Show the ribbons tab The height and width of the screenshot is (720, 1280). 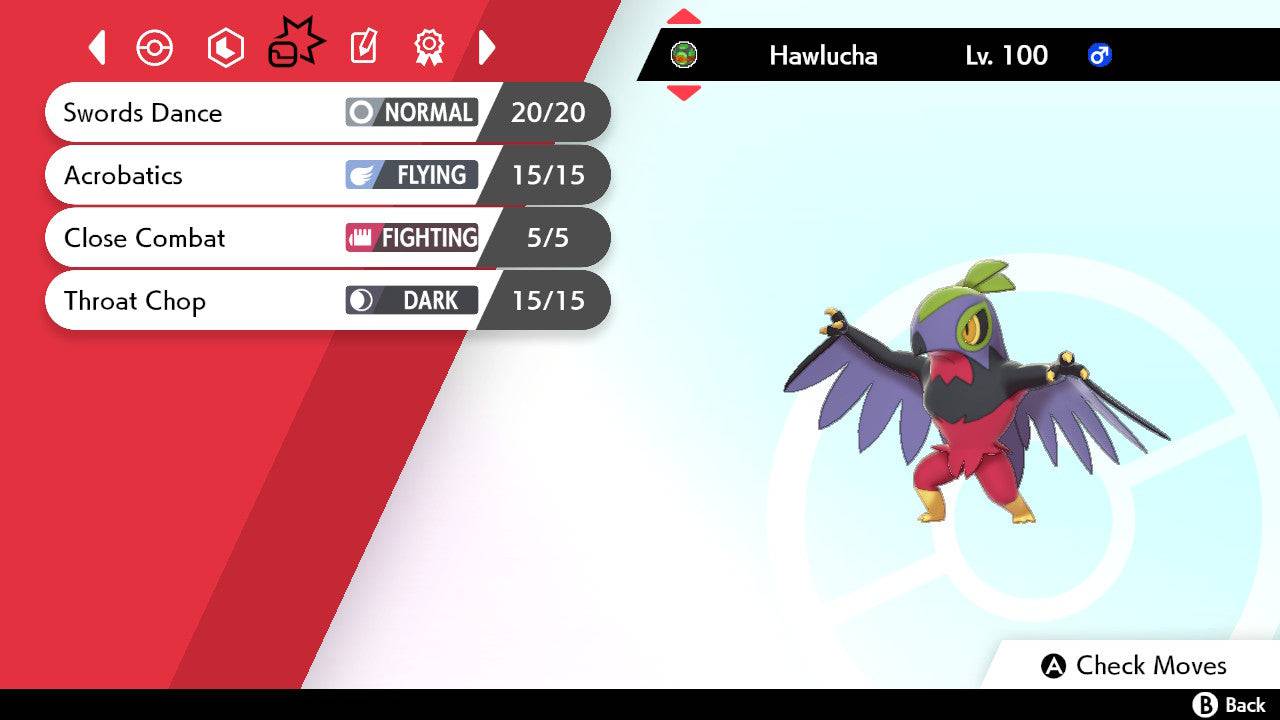[429, 46]
